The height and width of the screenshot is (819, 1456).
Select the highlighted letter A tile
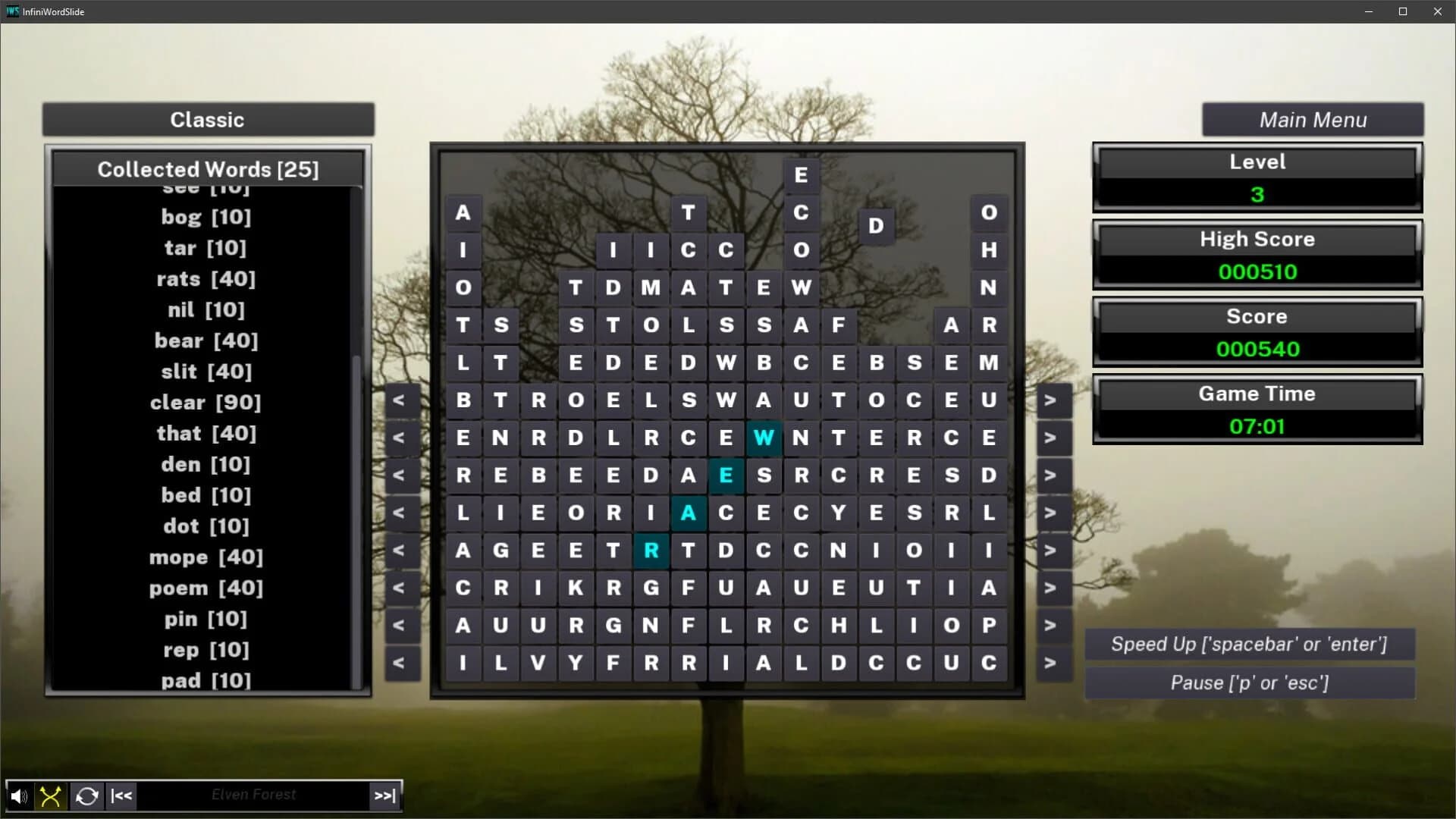(x=689, y=513)
